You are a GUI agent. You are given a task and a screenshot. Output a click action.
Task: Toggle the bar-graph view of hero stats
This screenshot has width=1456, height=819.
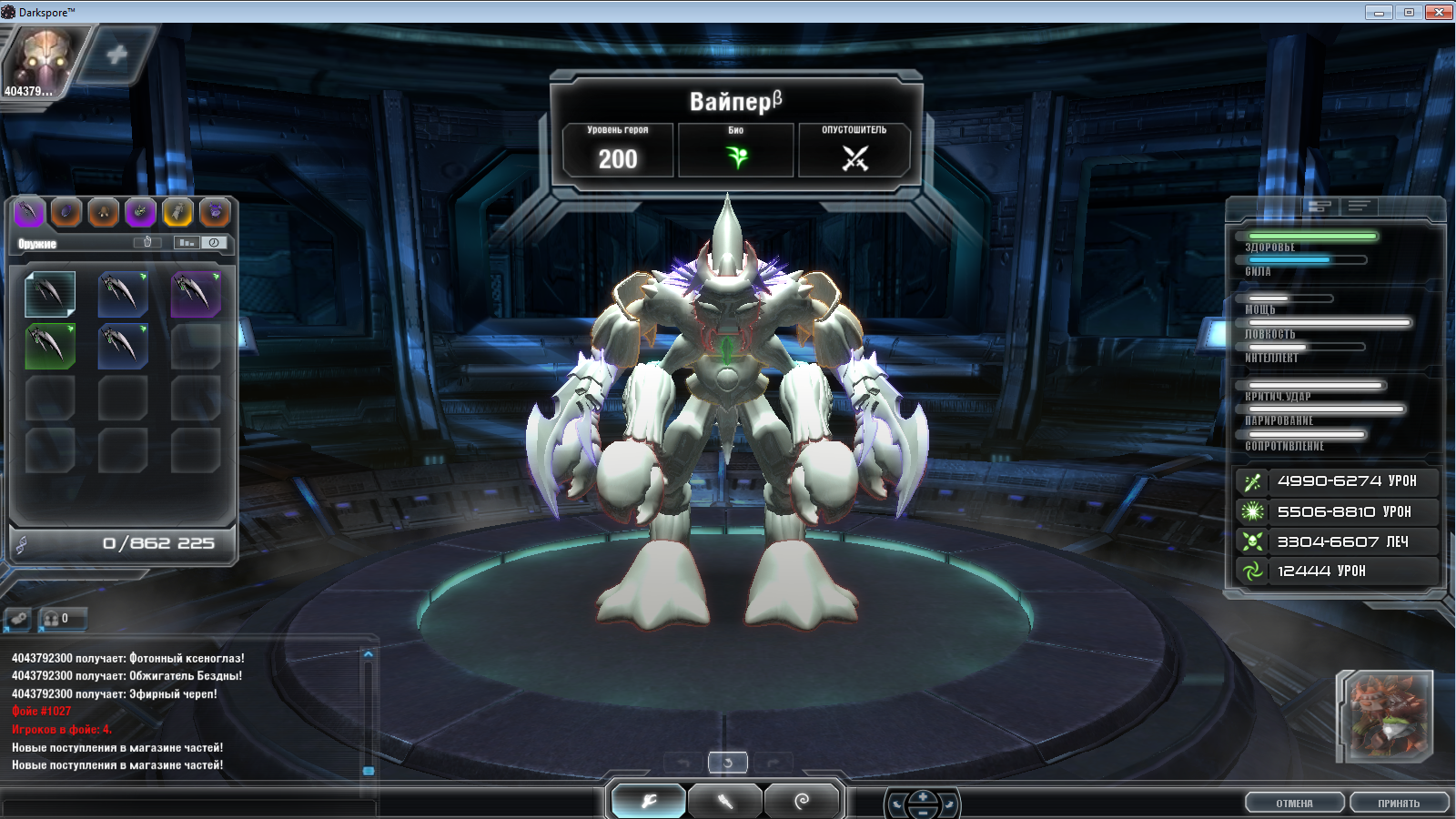(1319, 207)
